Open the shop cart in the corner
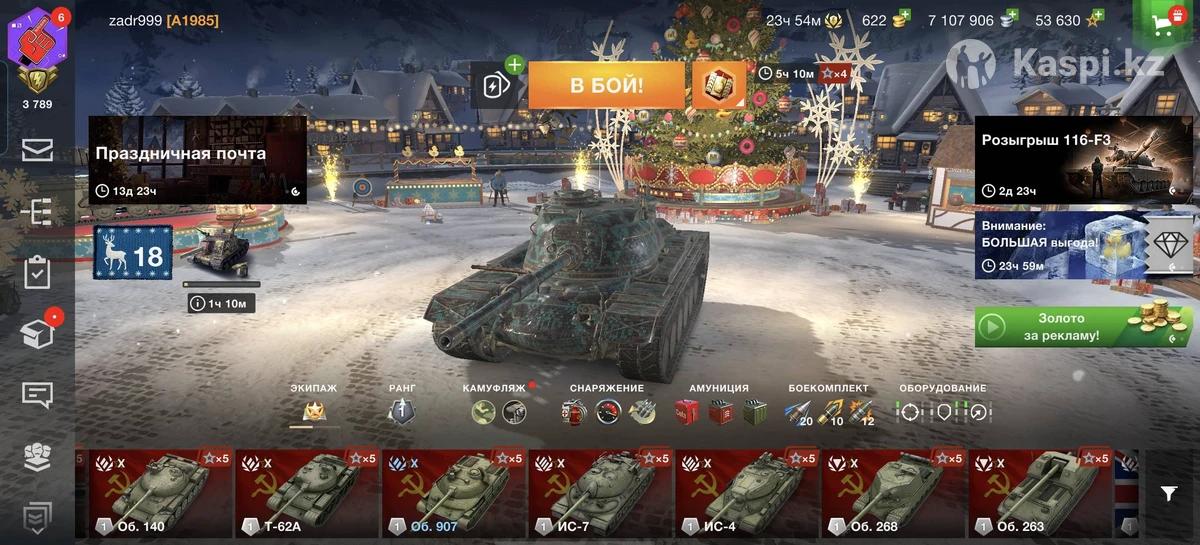The image size is (1200, 545). click(1168, 24)
